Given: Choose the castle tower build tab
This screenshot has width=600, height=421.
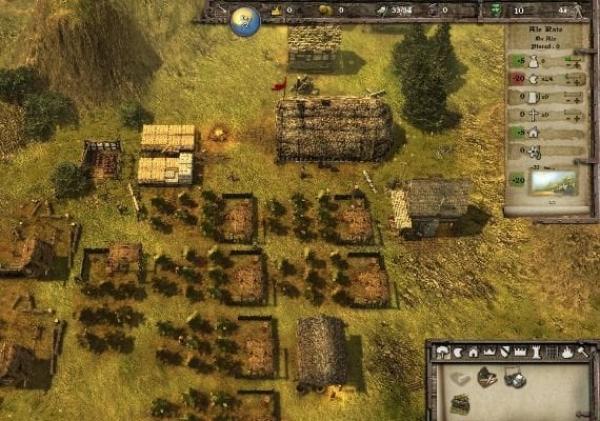Looking at the screenshot, I should pos(534,352).
